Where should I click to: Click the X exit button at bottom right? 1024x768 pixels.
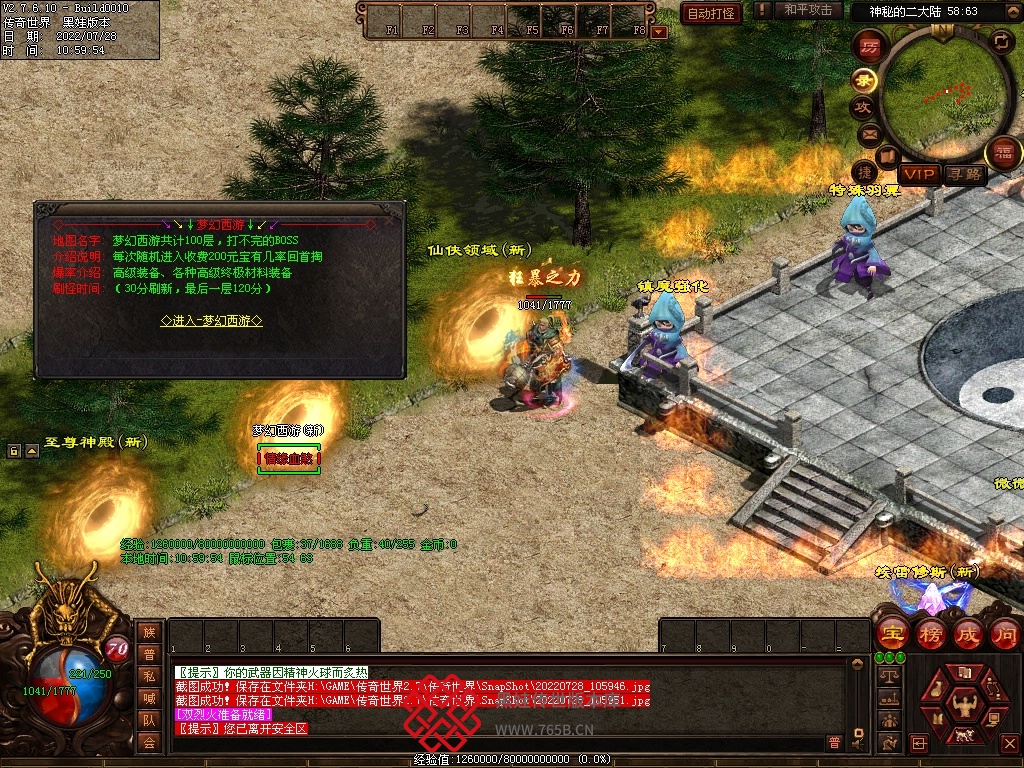1008,743
